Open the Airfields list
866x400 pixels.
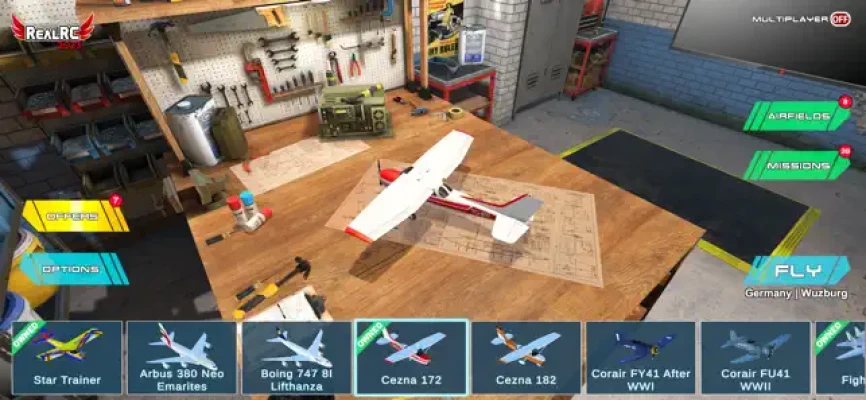coord(798,117)
